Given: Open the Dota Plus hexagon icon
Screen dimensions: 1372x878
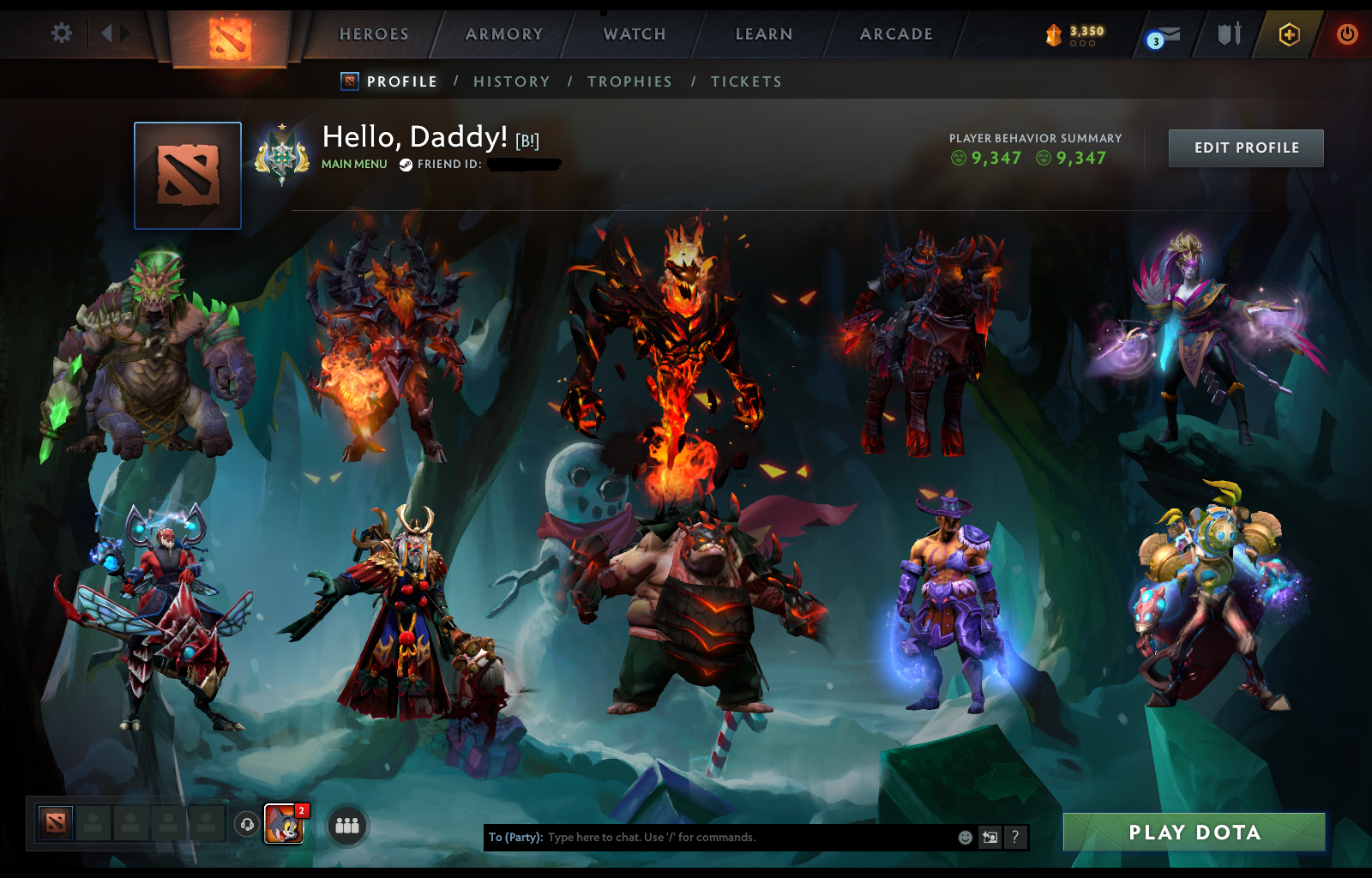Looking at the screenshot, I should coord(1286,34).
